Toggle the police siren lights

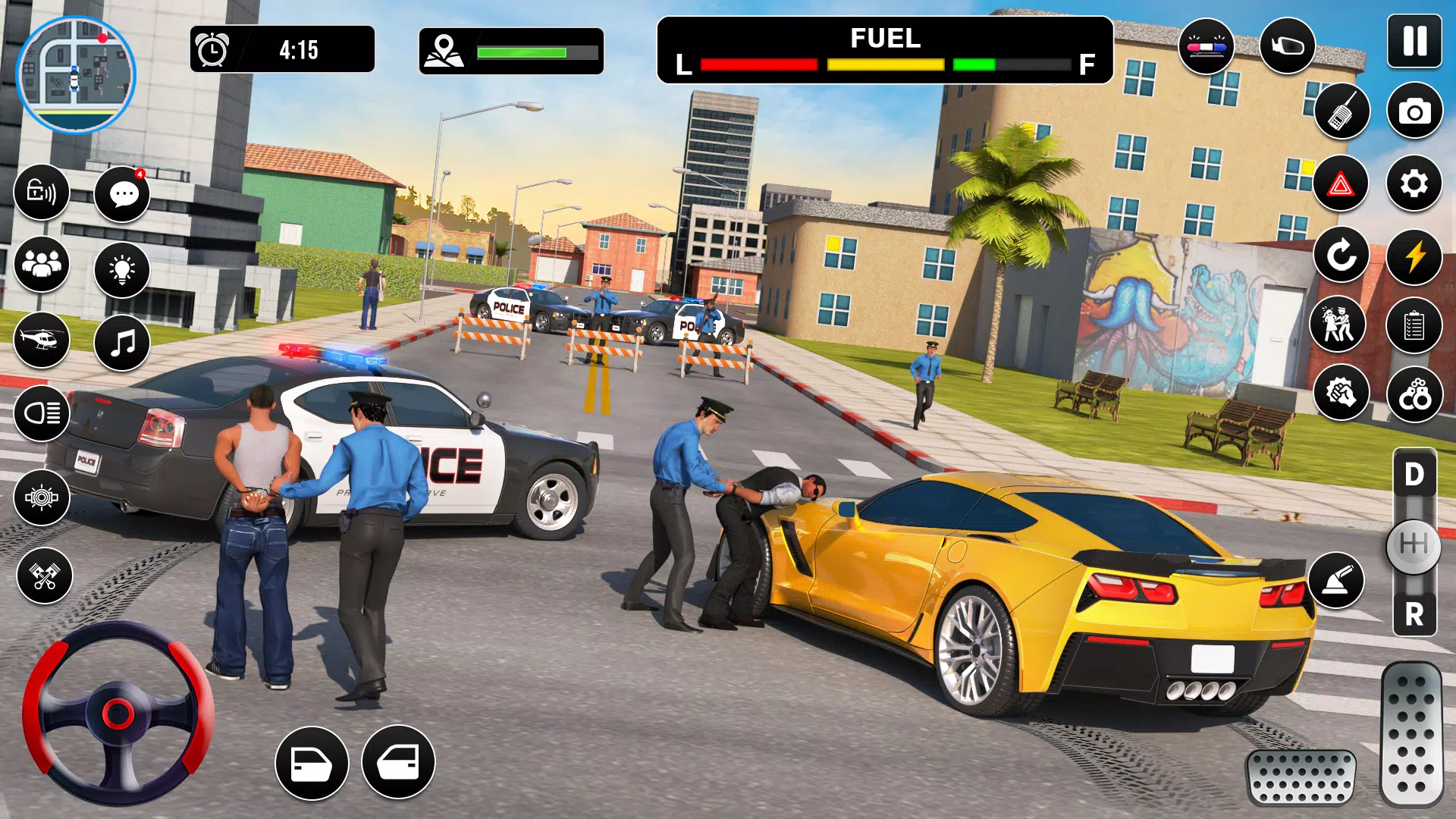[x=1207, y=47]
